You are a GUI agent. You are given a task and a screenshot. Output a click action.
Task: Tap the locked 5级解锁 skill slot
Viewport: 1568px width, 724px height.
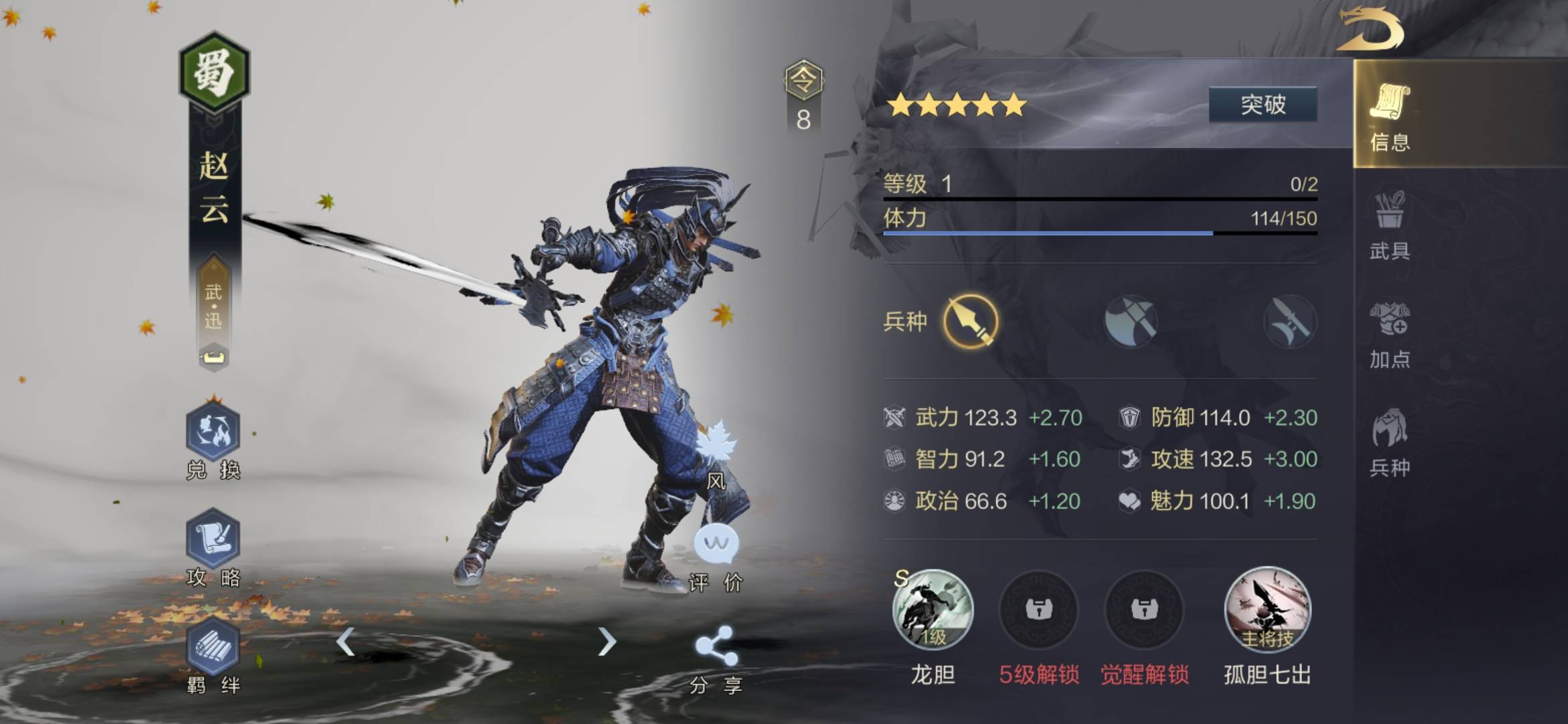click(1038, 610)
